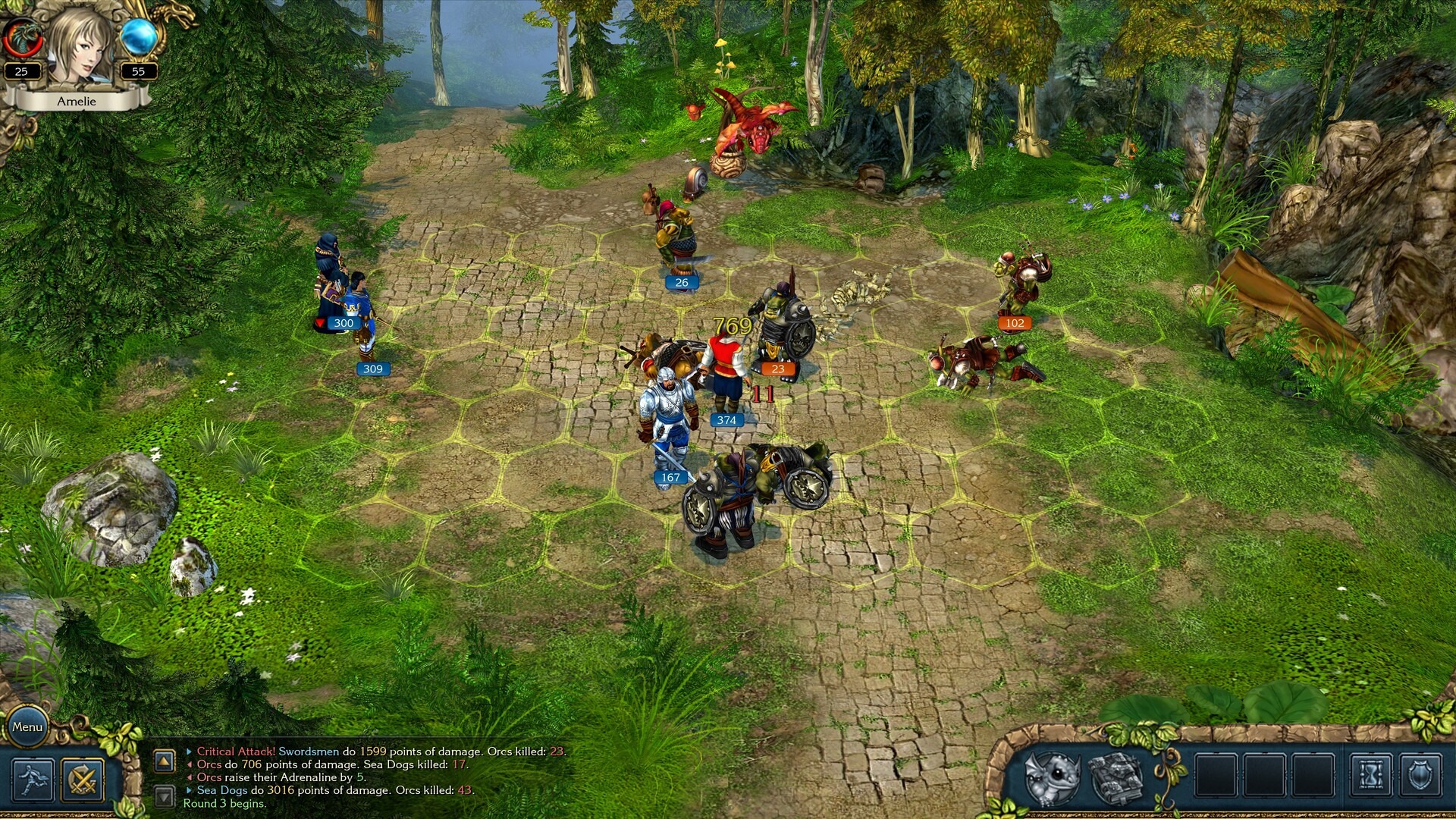
Task: Activate the shield defend action
Action: (x=1420, y=776)
